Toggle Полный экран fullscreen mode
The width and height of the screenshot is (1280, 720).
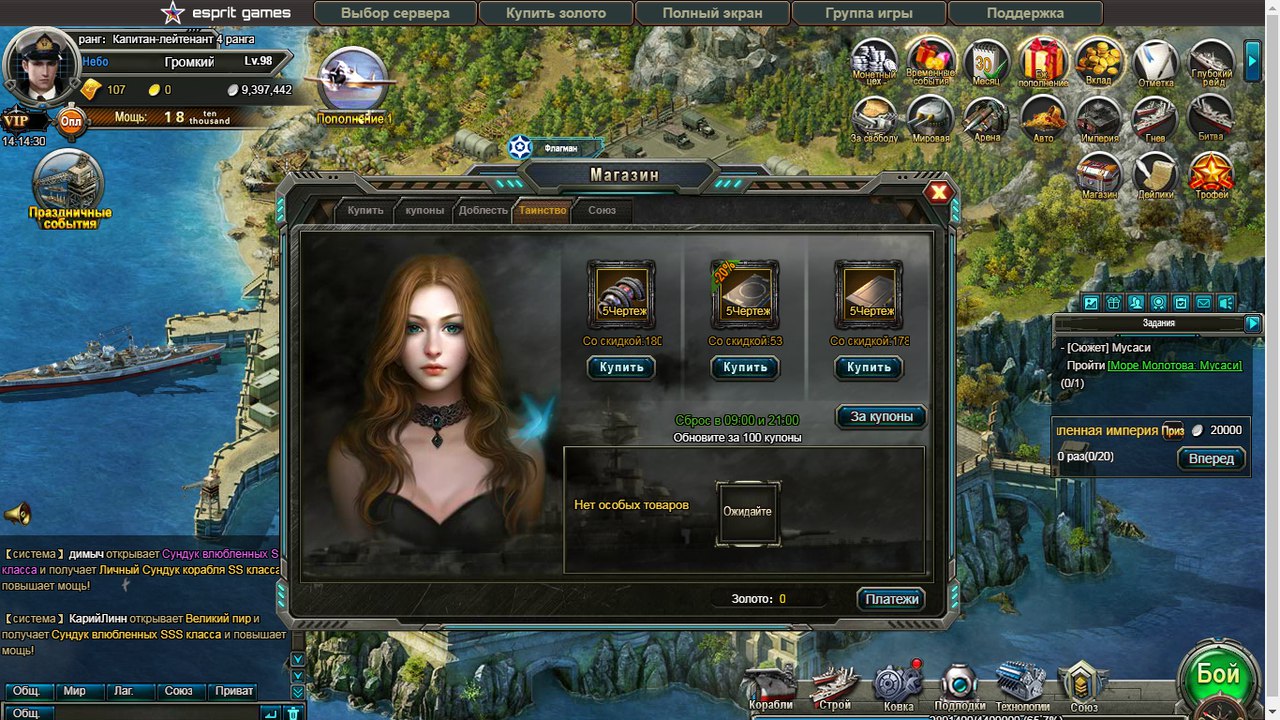click(712, 13)
